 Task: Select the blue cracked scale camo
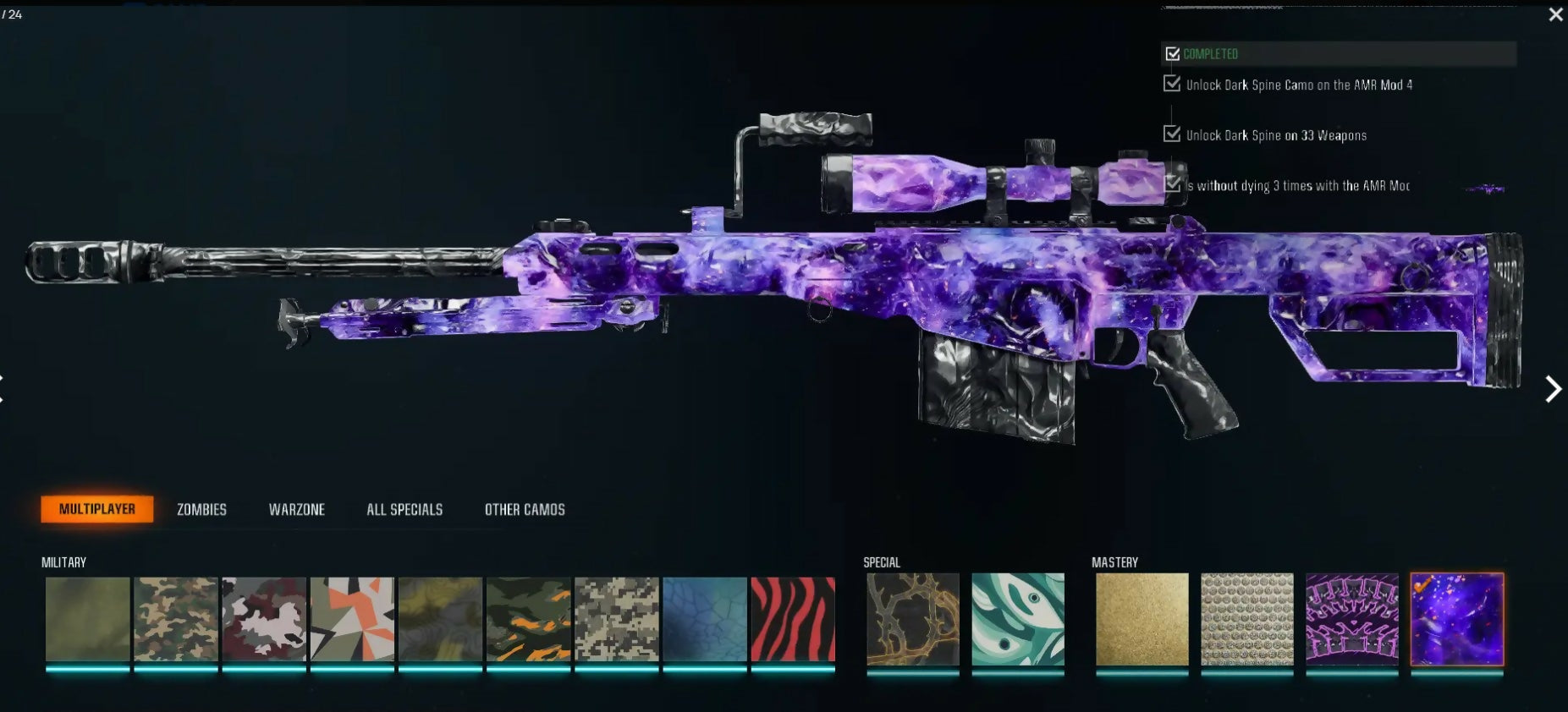(x=705, y=619)
